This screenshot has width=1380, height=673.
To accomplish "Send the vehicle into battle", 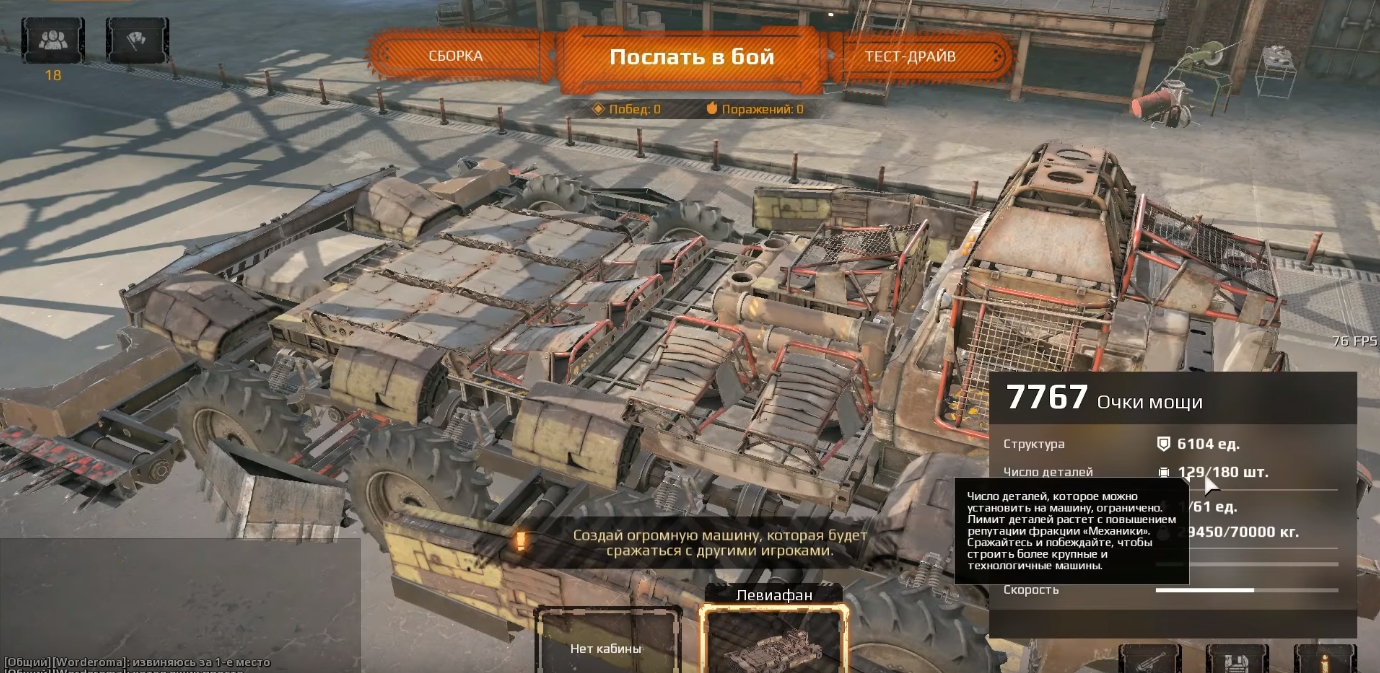I will [x=691, y=57].
